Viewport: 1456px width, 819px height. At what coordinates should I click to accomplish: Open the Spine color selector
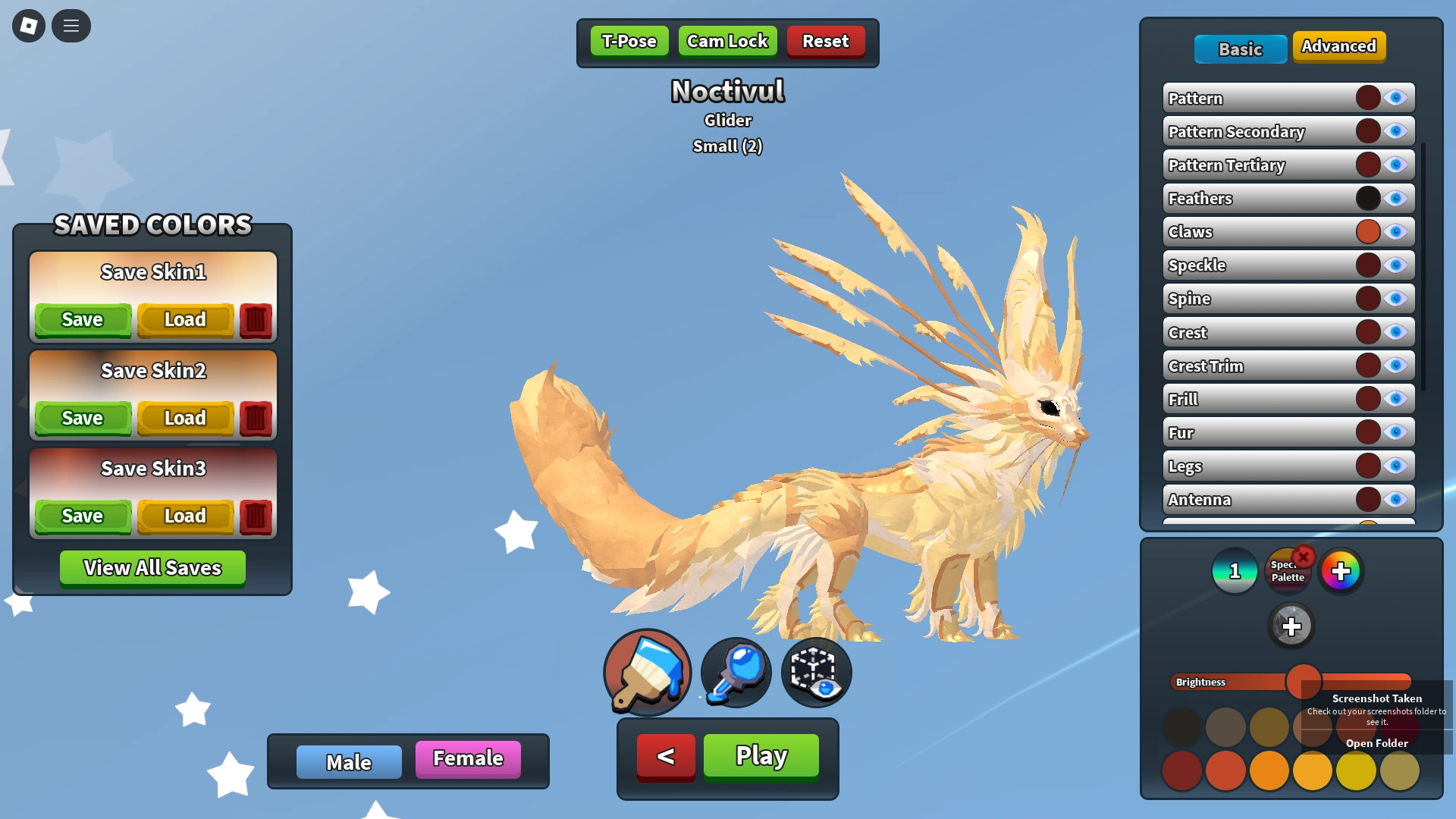[x=1367, y=298]
